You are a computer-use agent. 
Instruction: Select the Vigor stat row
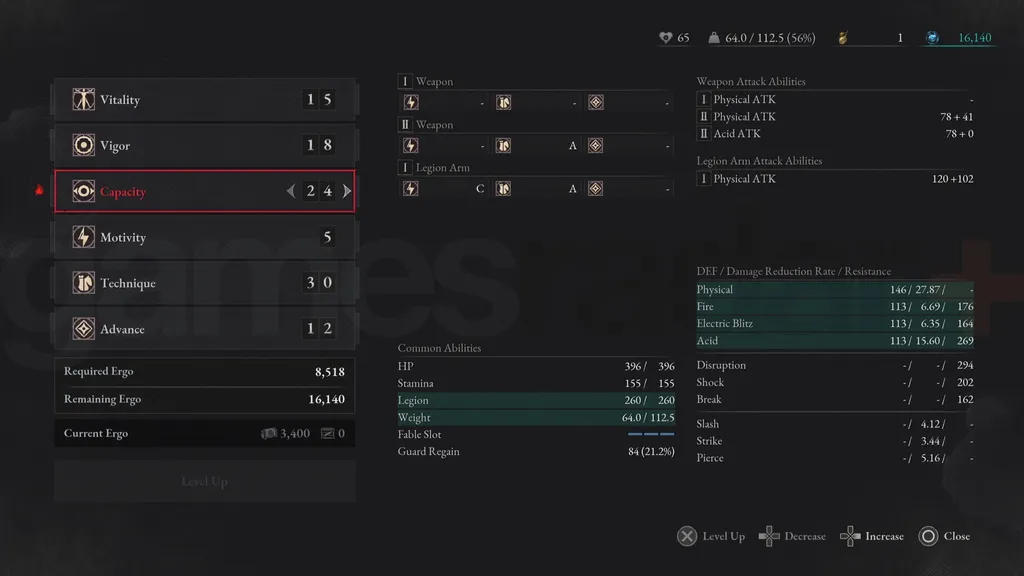204,146
